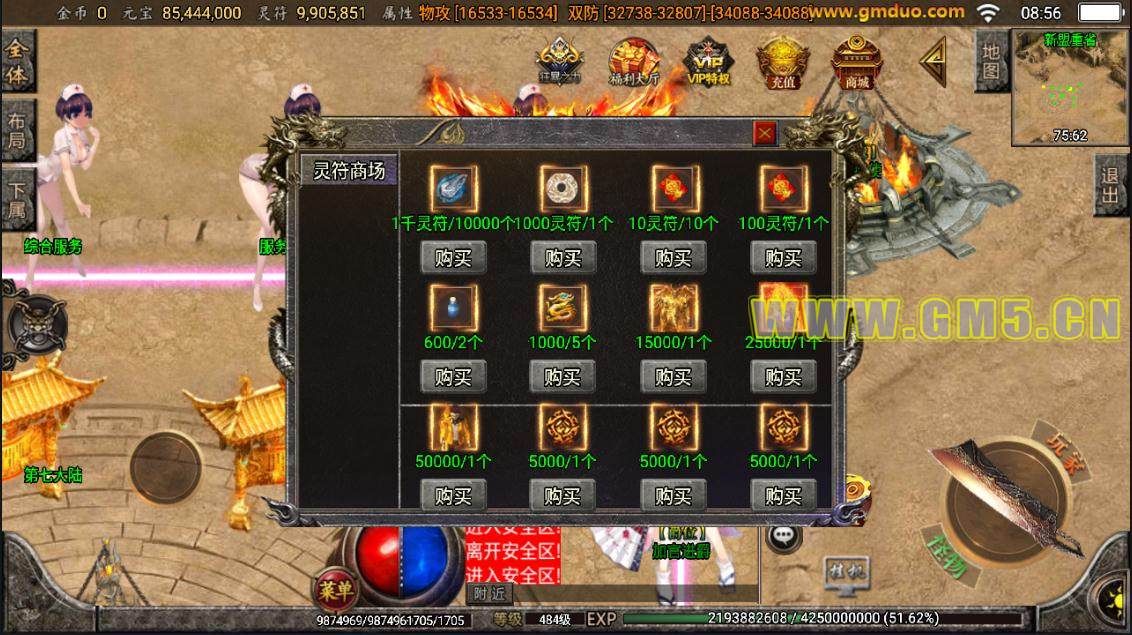Buy the 50000/1个 item

[453, 495]
